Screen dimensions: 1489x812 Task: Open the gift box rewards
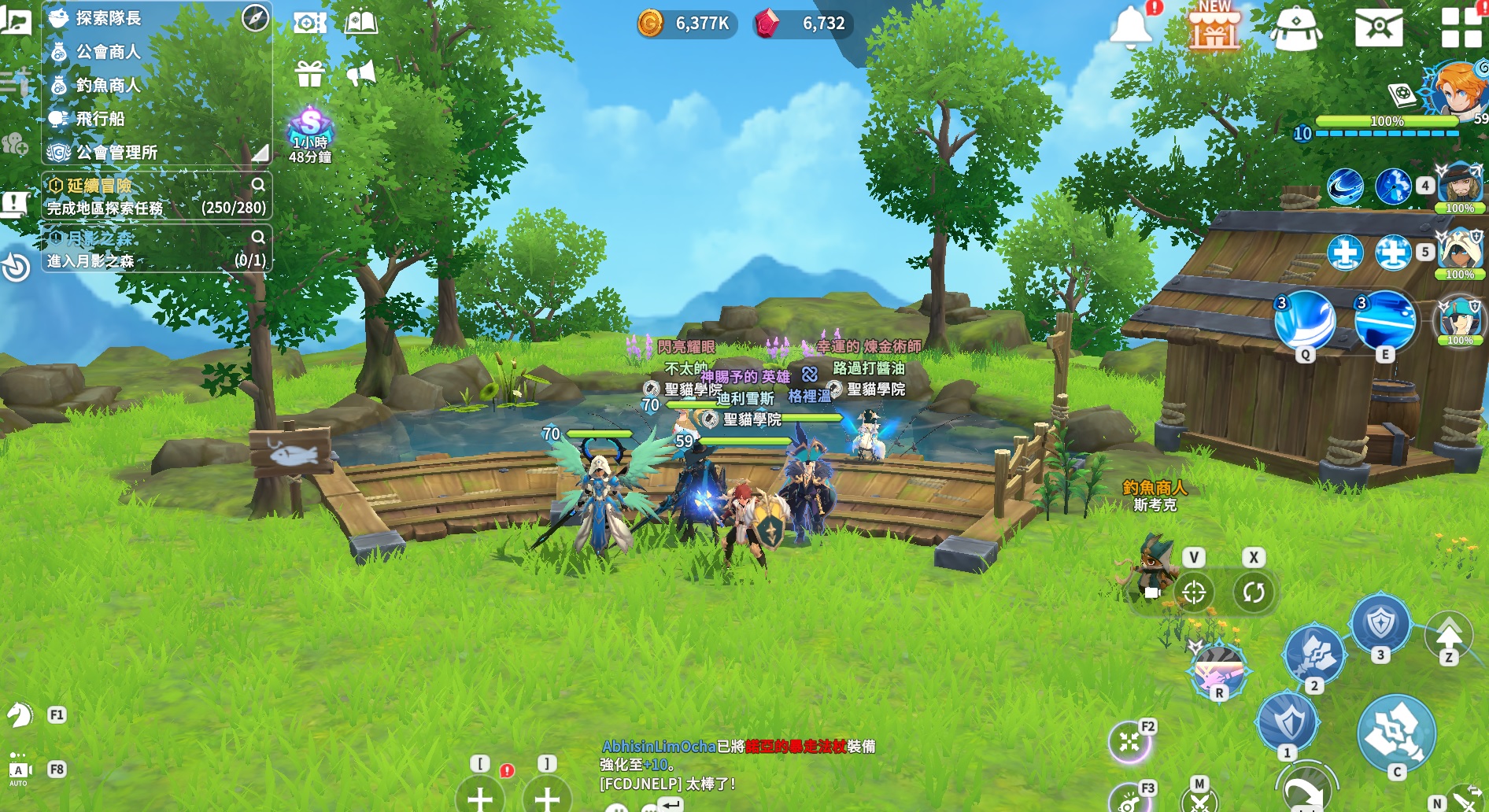[x=309, y=74]
